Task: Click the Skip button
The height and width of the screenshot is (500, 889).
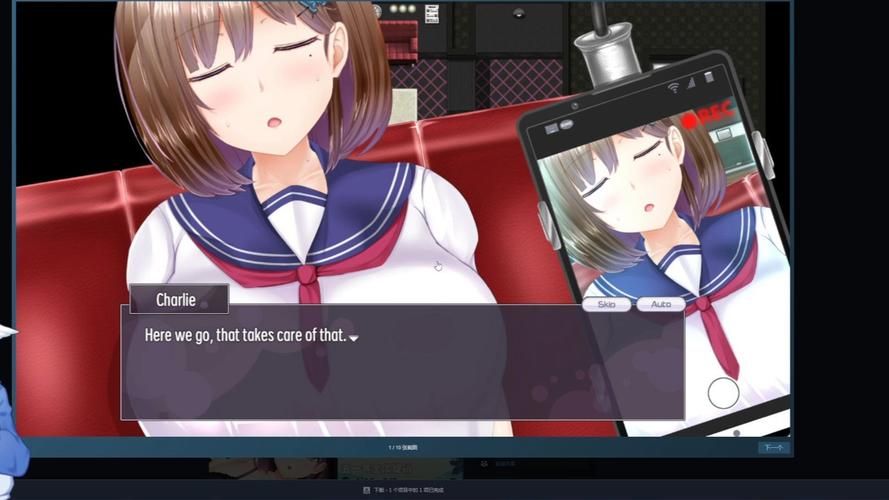Action: click(x=607, y=304)
